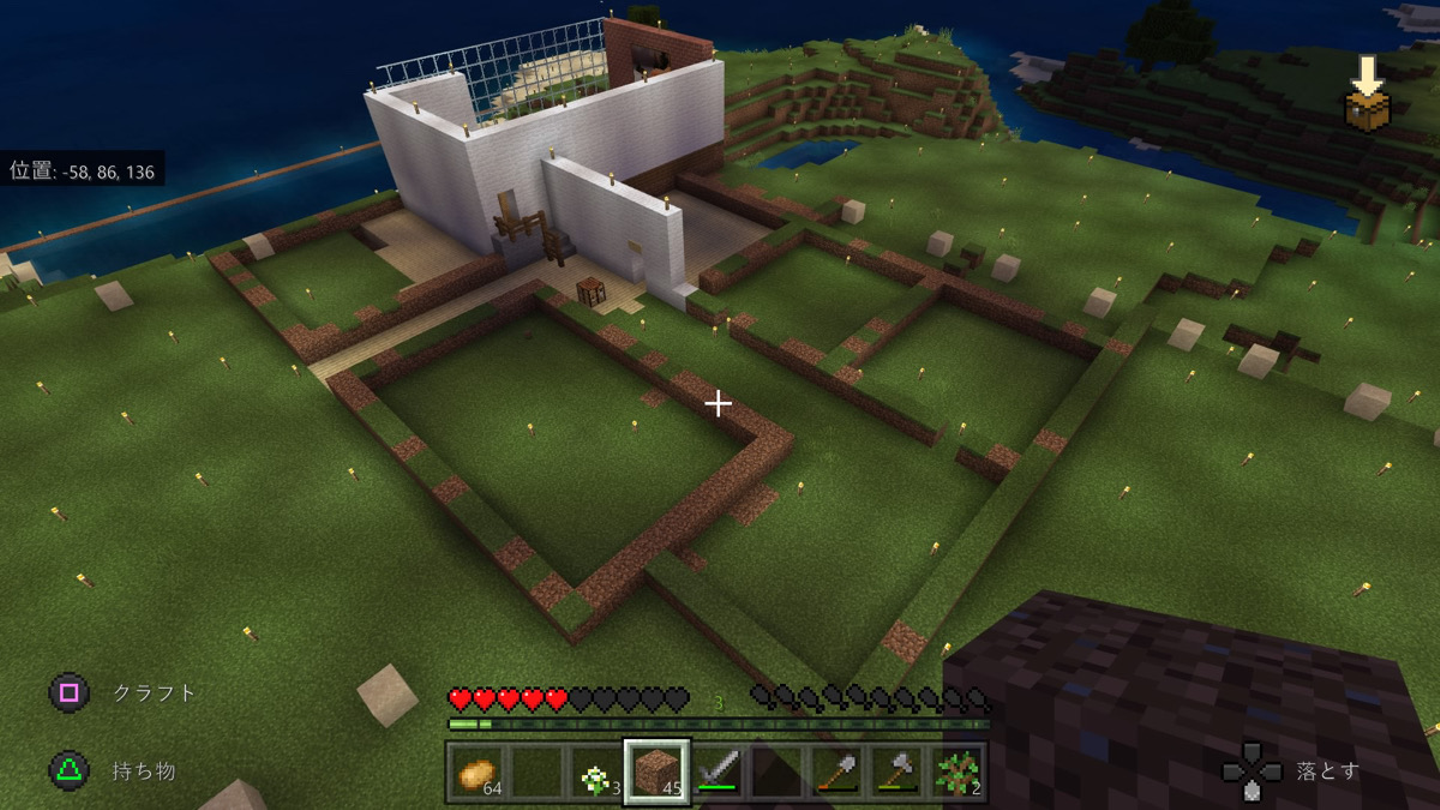Pick the axe in the hotbar
The image size is (1440, 810).
897,772
